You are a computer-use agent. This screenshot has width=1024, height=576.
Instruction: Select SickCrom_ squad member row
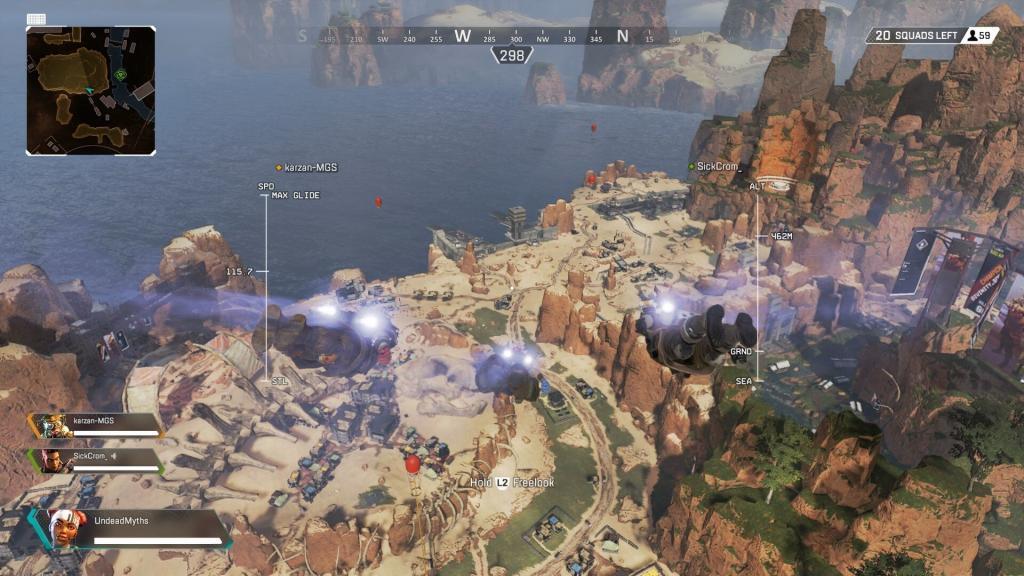(x=97, y=461)
